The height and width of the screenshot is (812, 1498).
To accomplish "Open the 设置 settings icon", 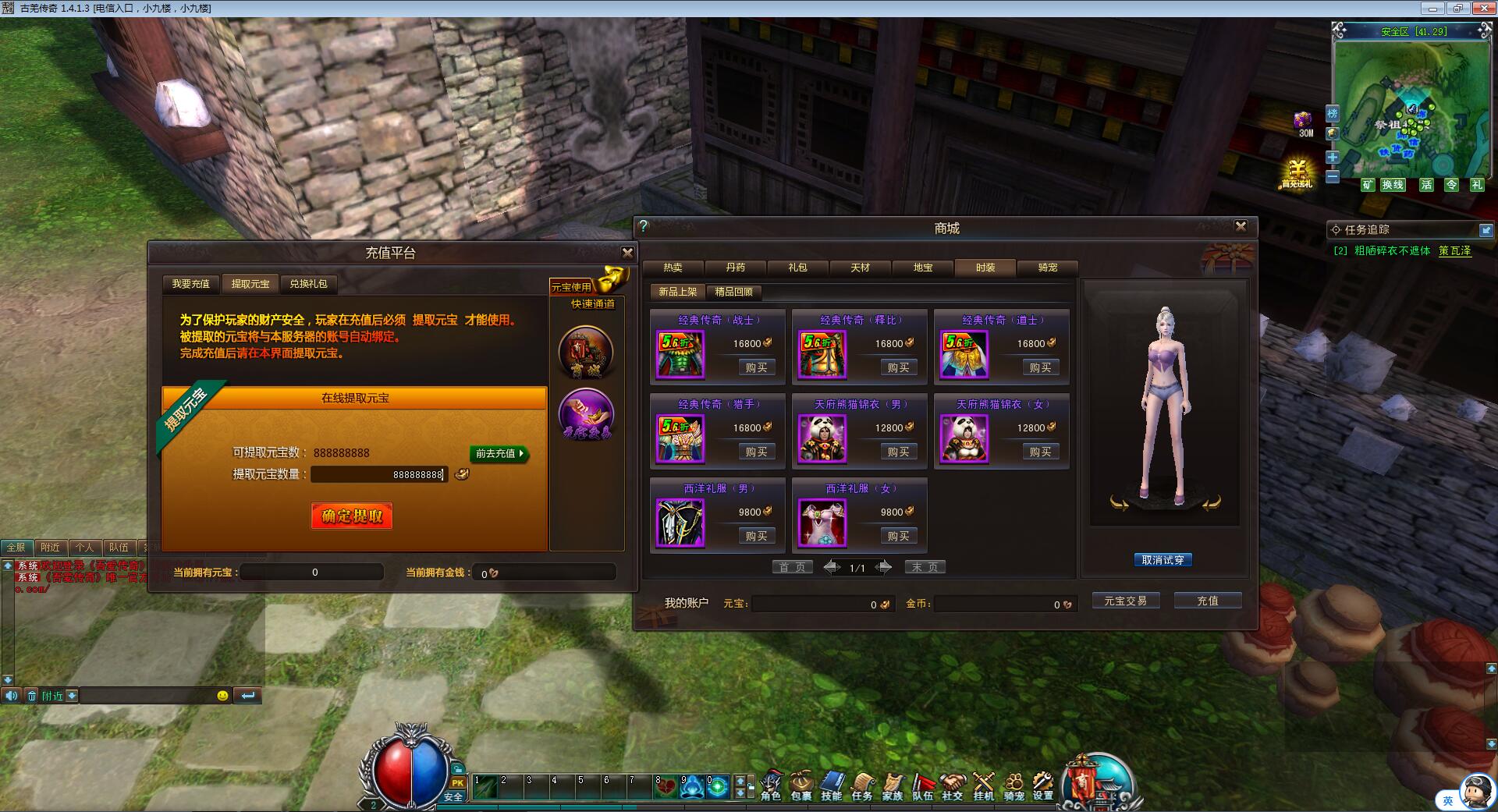I will click(x=1042, y=785).
